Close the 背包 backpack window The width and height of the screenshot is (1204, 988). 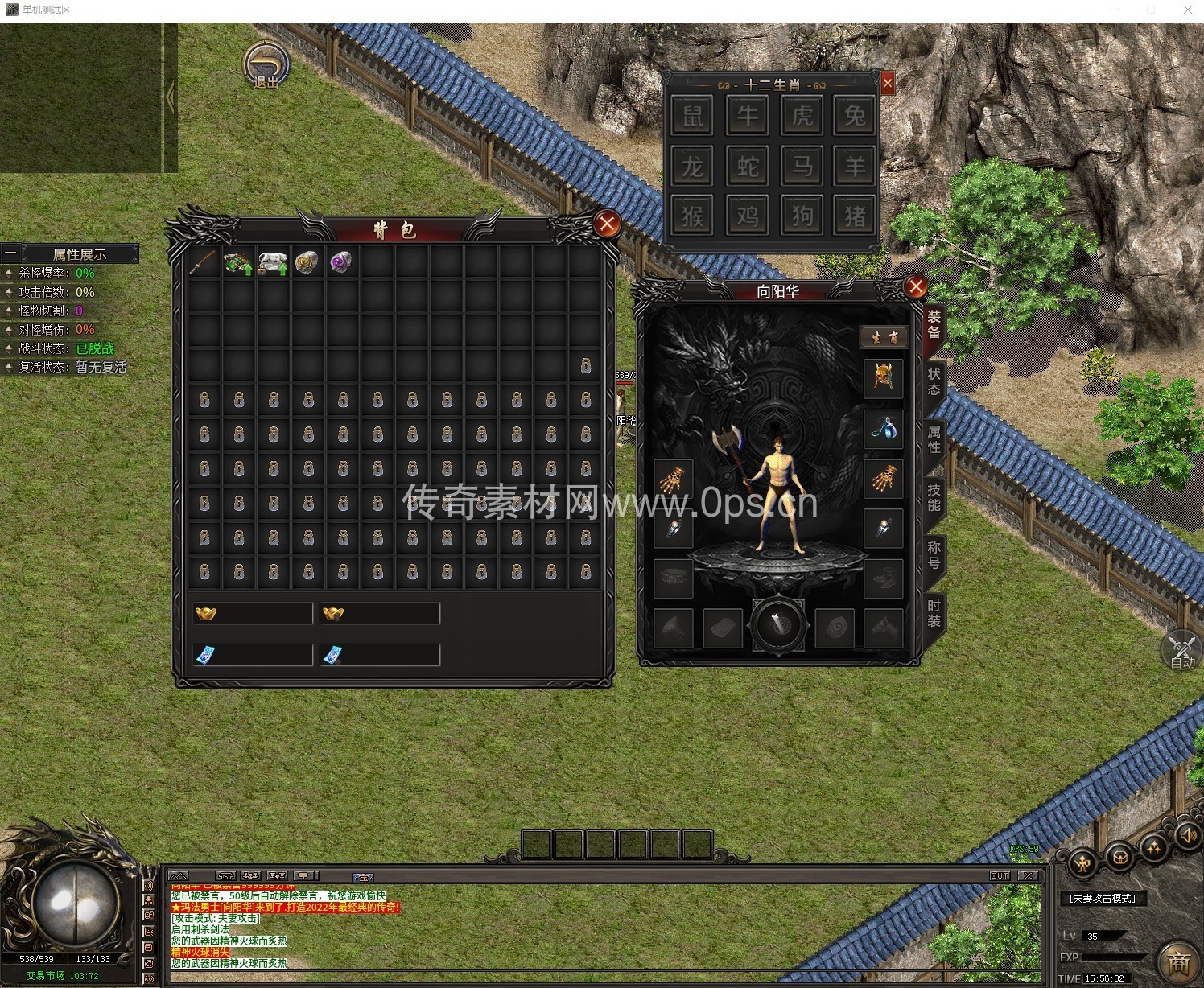(607, 224)
